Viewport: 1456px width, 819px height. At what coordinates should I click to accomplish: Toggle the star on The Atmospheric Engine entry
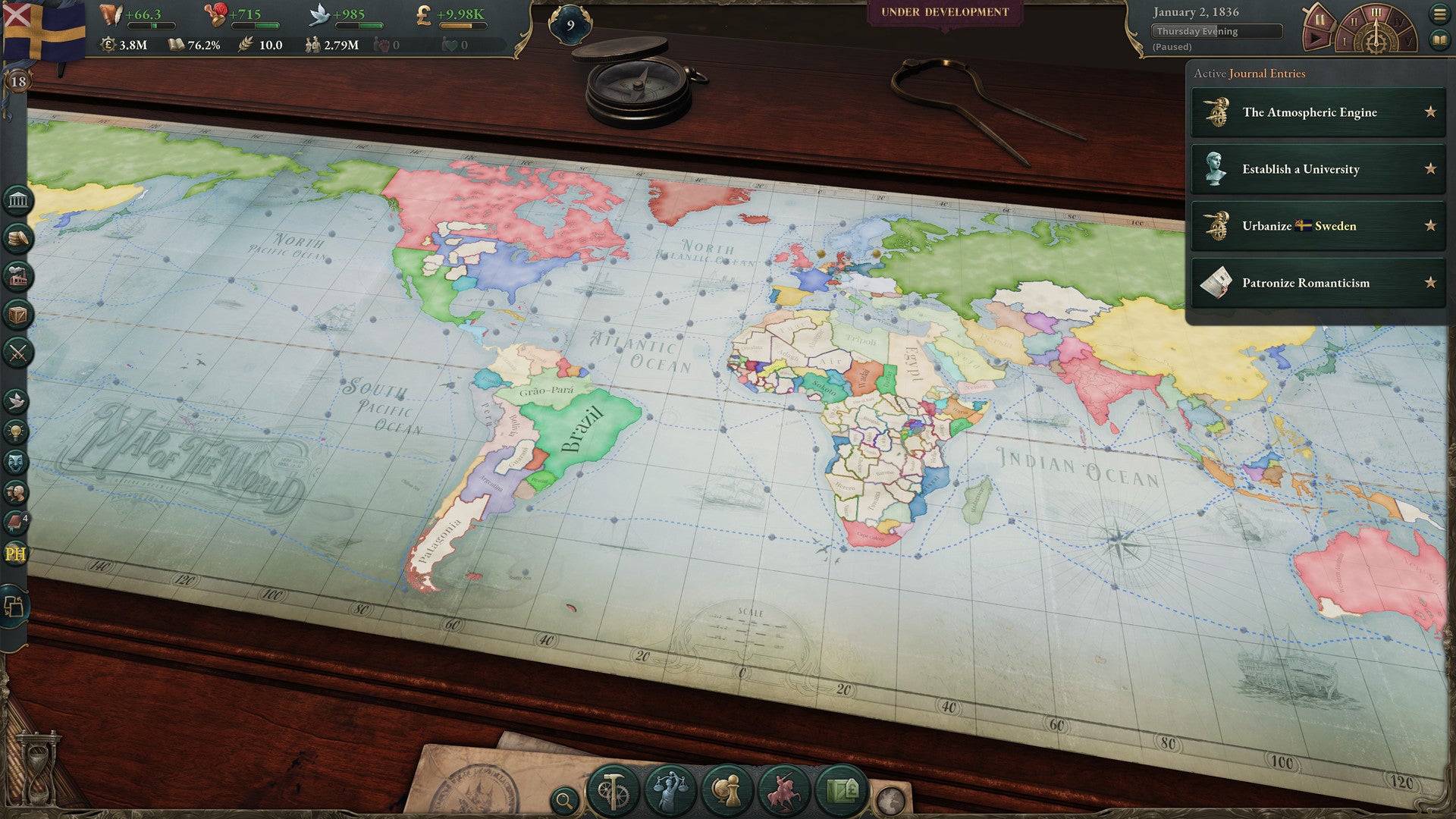pos(1429,112)
